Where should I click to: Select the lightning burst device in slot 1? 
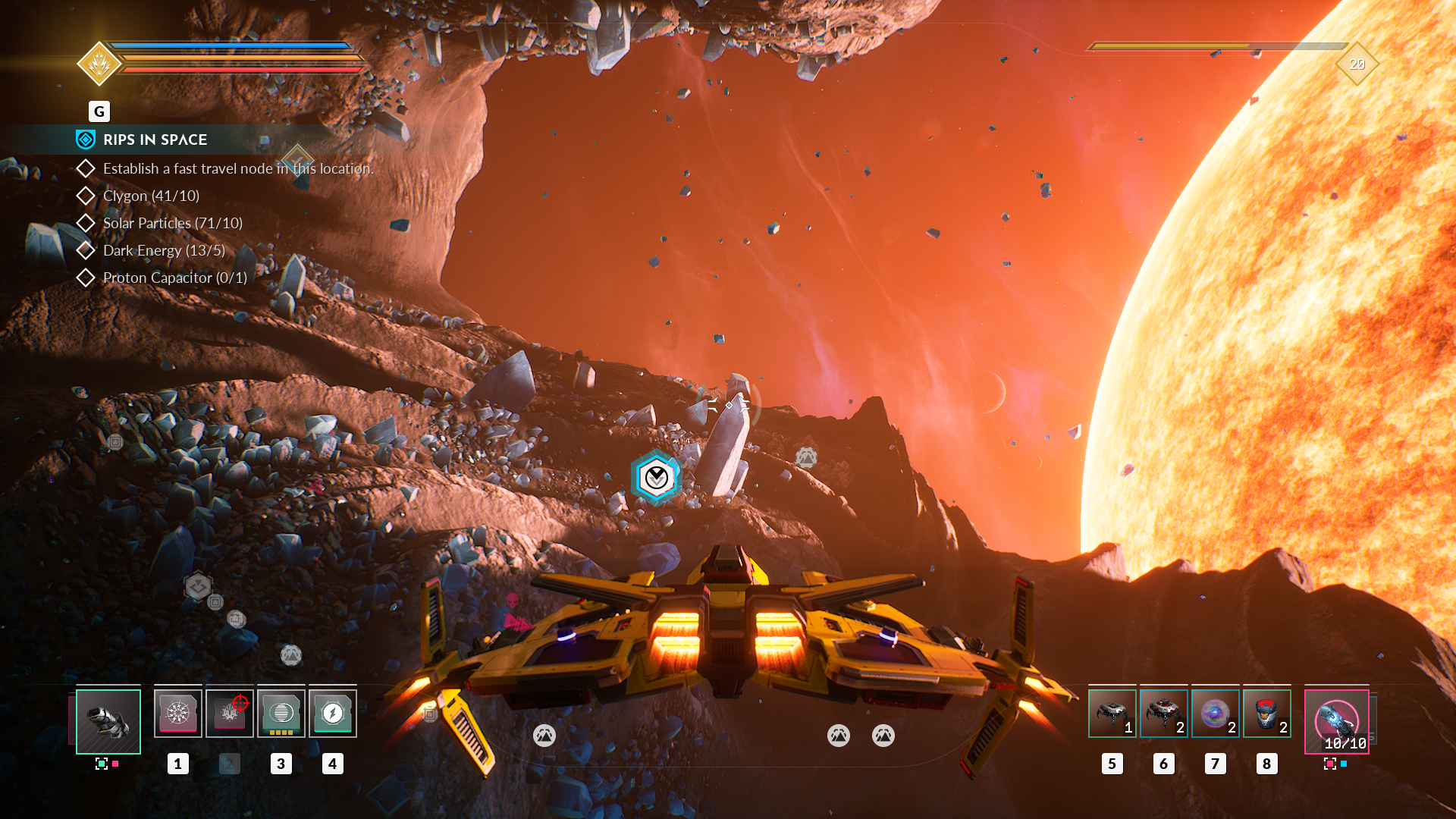[178, 713]
